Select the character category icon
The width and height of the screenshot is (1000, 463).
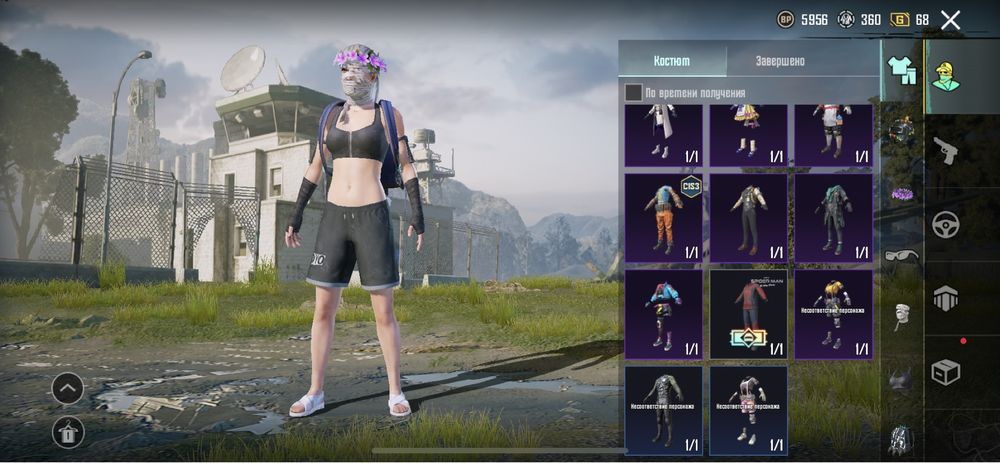tap(946, 74)
